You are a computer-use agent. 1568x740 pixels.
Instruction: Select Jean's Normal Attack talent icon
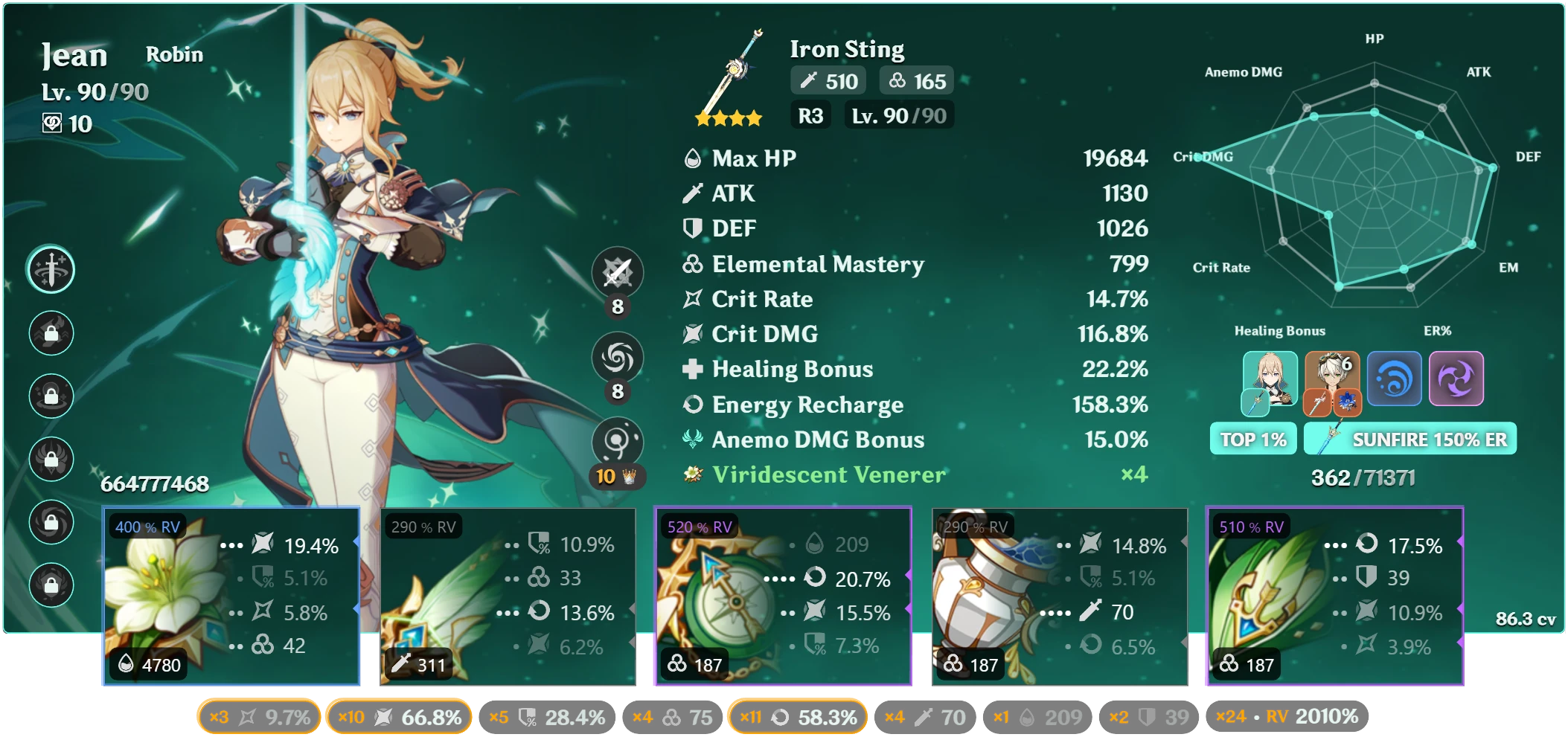pyautogui.click(x=618, y=272)
